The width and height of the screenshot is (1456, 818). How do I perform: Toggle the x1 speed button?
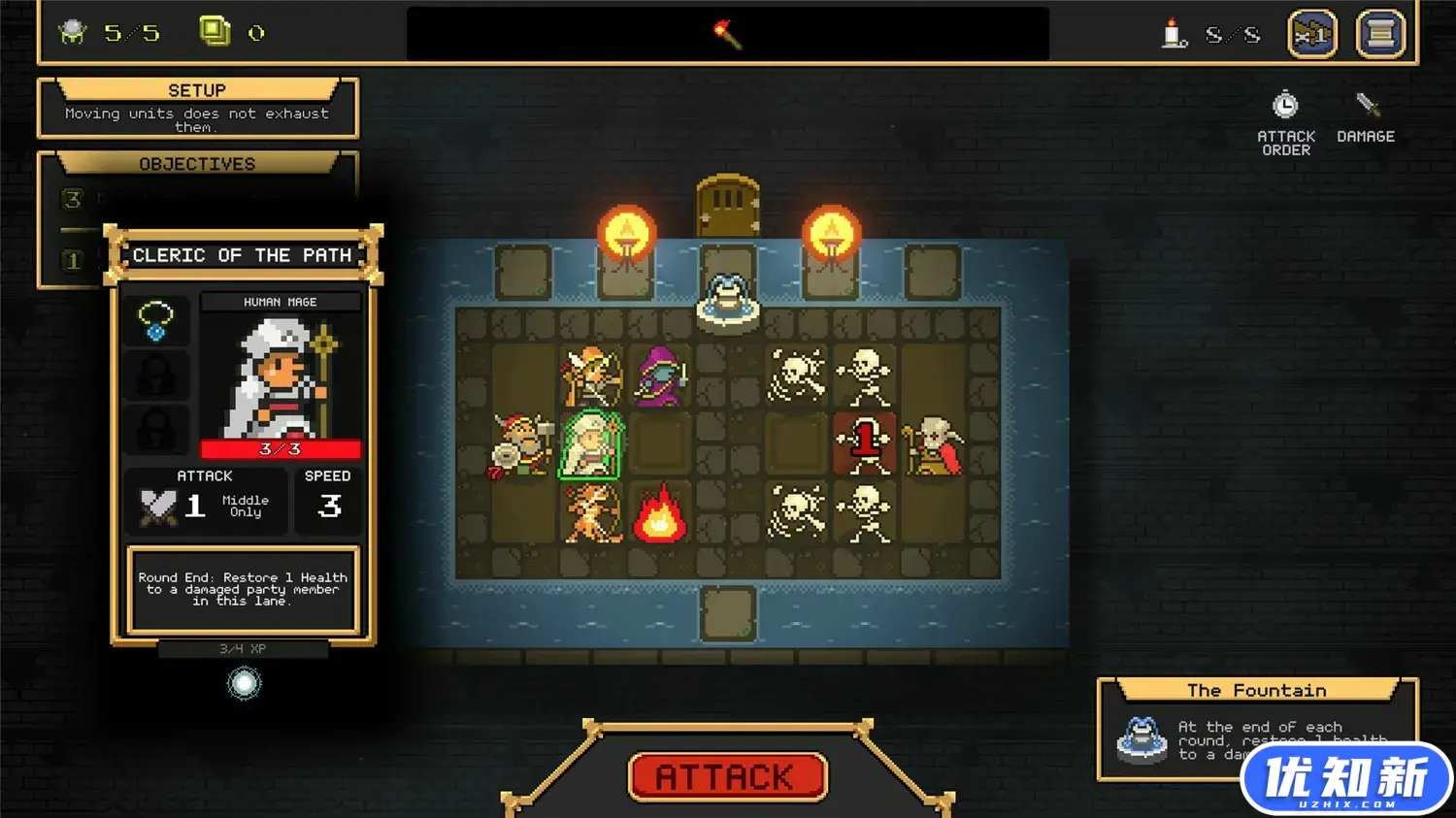point(1311,35)
